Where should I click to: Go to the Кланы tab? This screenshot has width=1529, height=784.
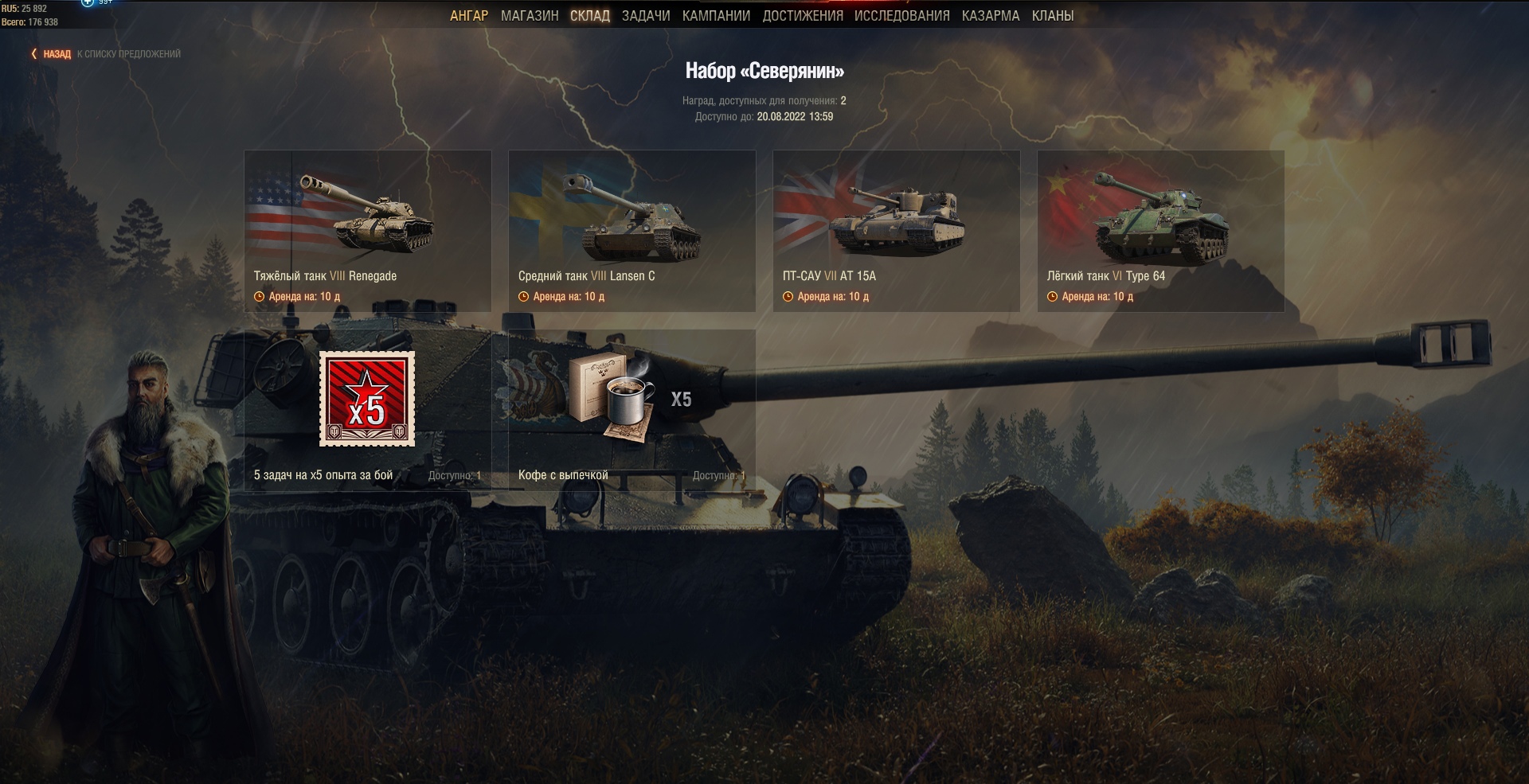point(1053,16)
